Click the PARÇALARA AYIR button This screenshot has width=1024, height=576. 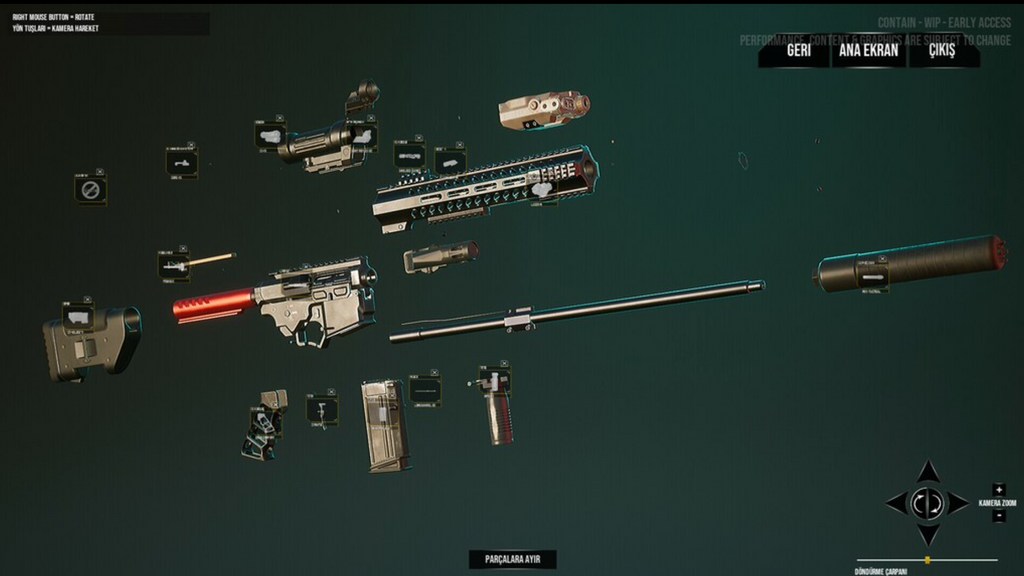512,560
